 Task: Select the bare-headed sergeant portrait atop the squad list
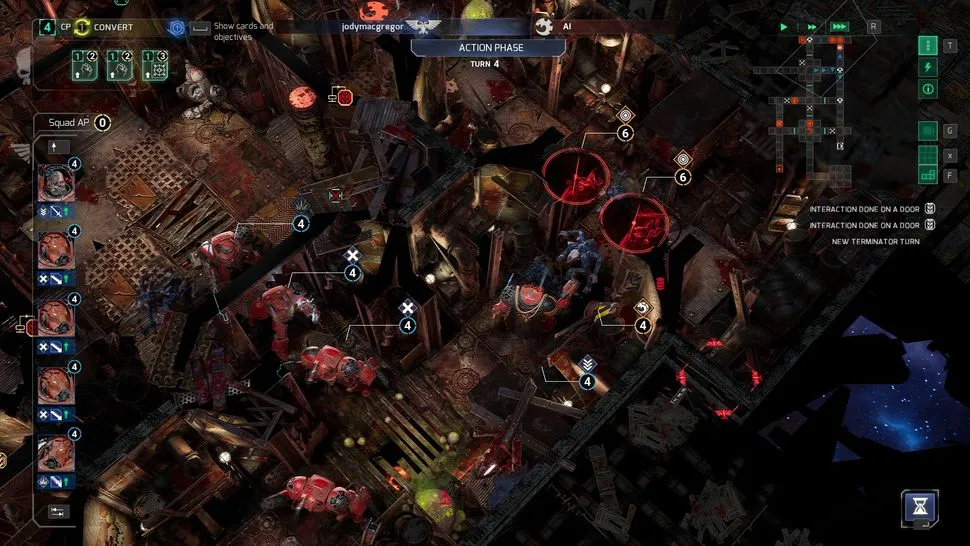click(x=55, y=183)
